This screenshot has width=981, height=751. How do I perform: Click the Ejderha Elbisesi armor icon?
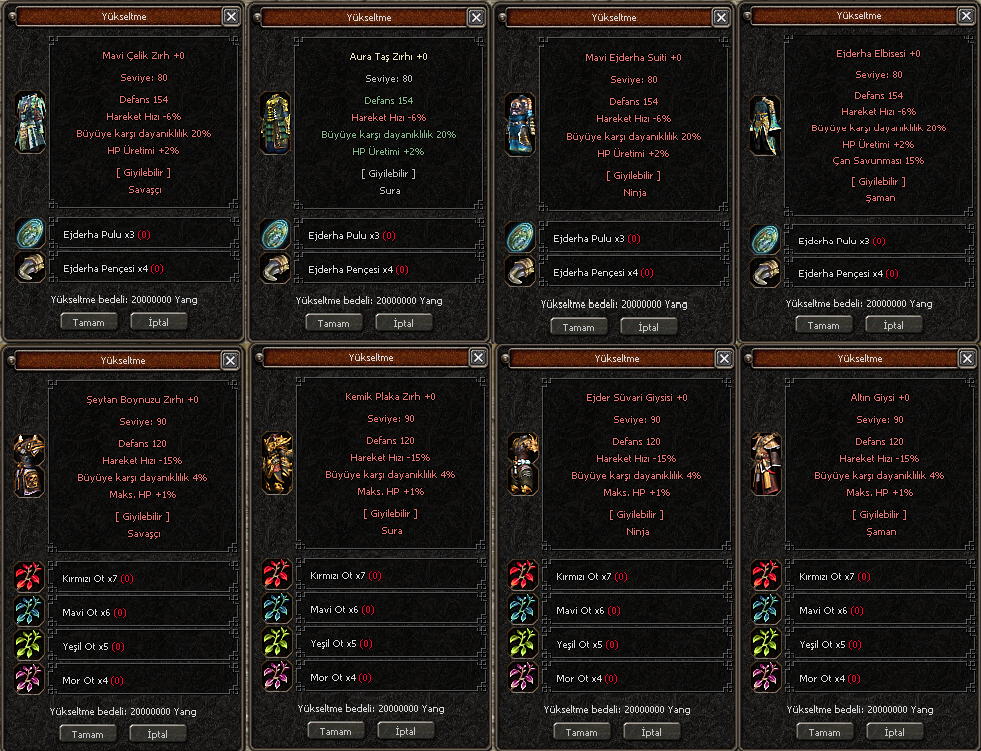765,126
